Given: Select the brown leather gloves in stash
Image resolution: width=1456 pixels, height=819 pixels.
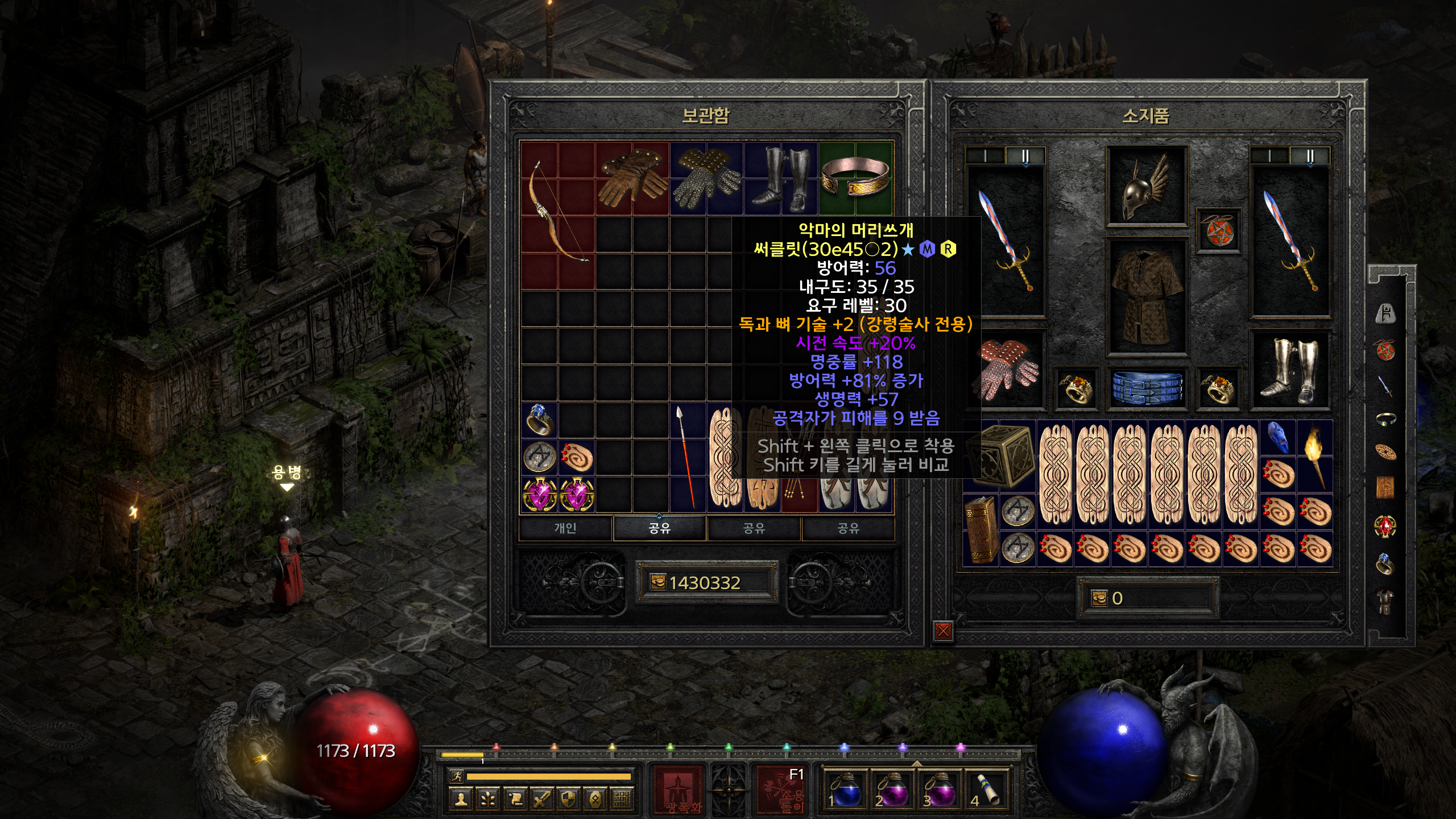Looking at the screenshot, I should 632,177.
